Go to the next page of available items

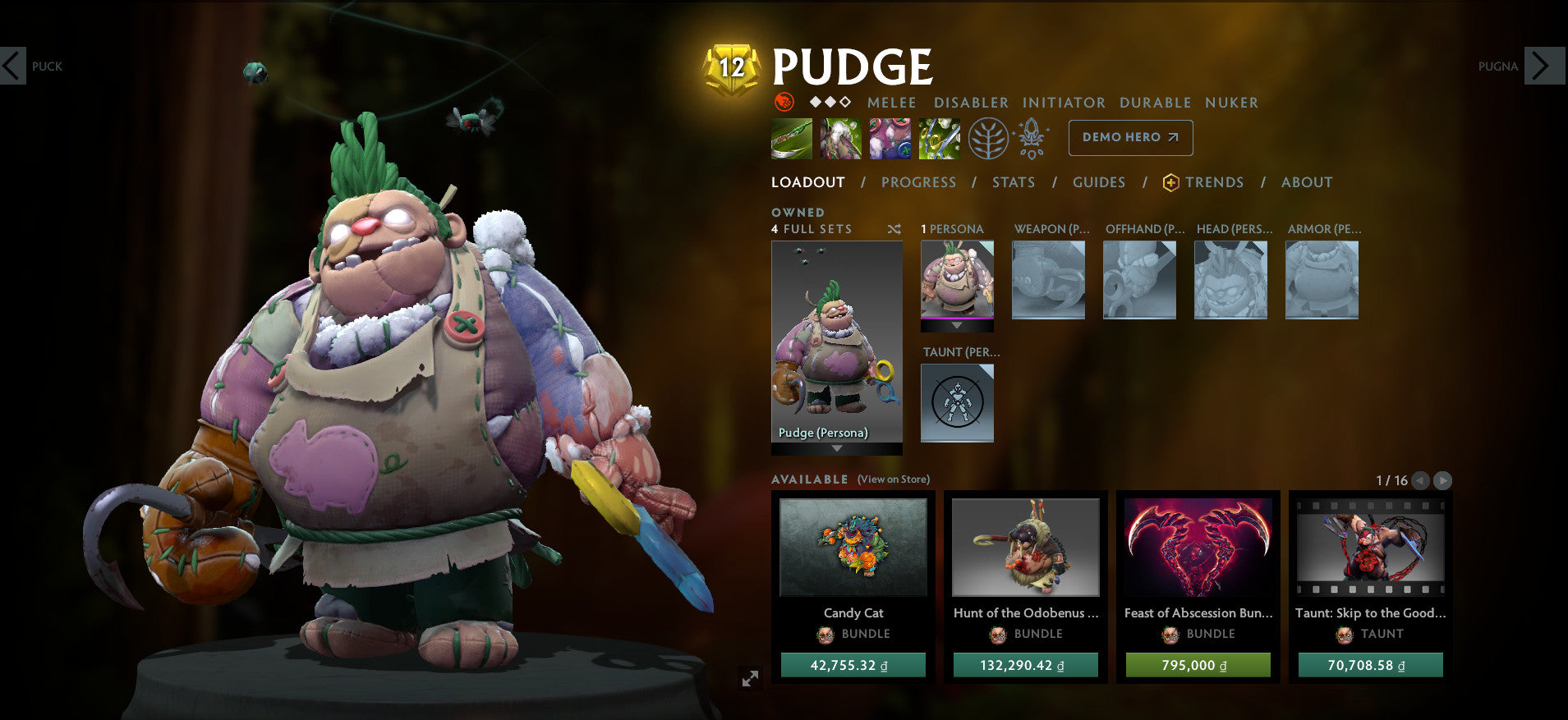1443,481
